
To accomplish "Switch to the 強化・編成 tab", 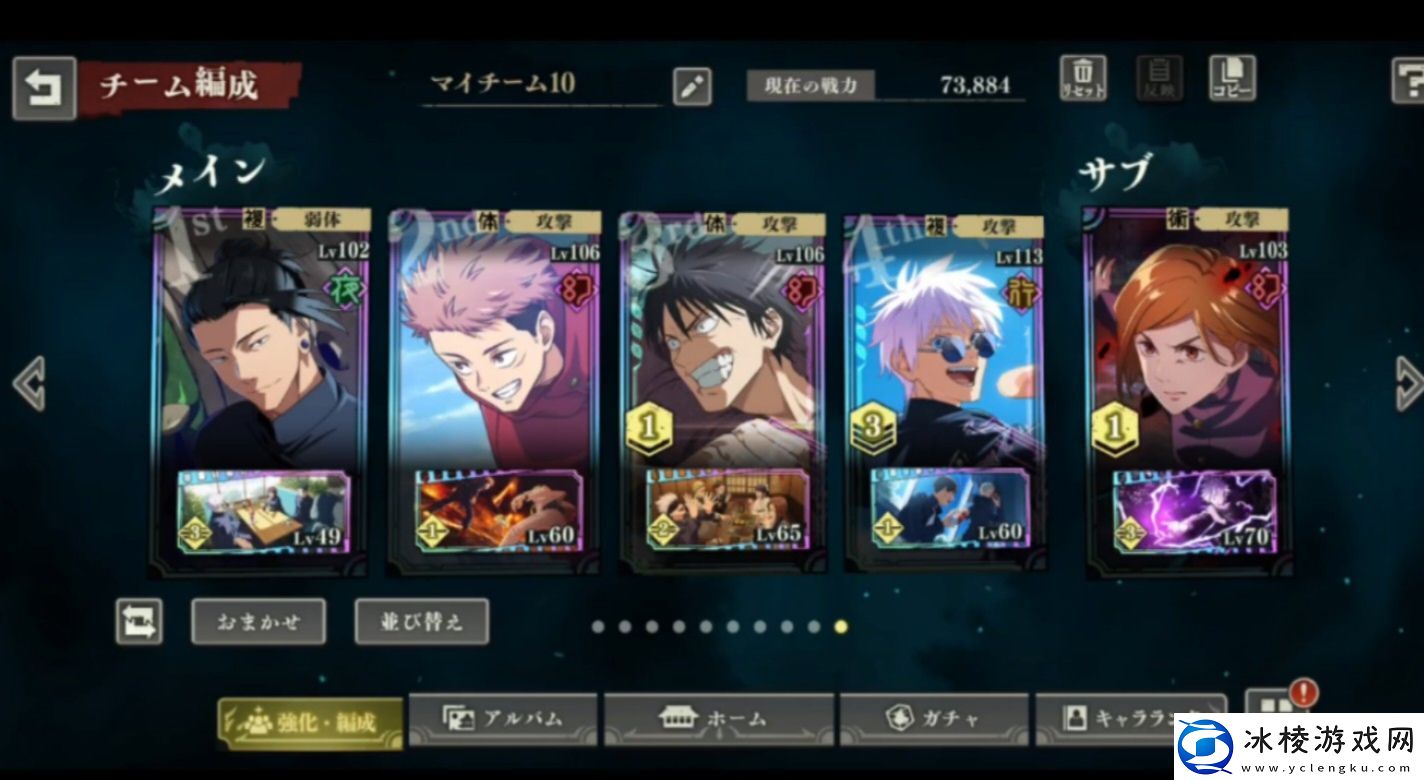I will coord(311,722).
